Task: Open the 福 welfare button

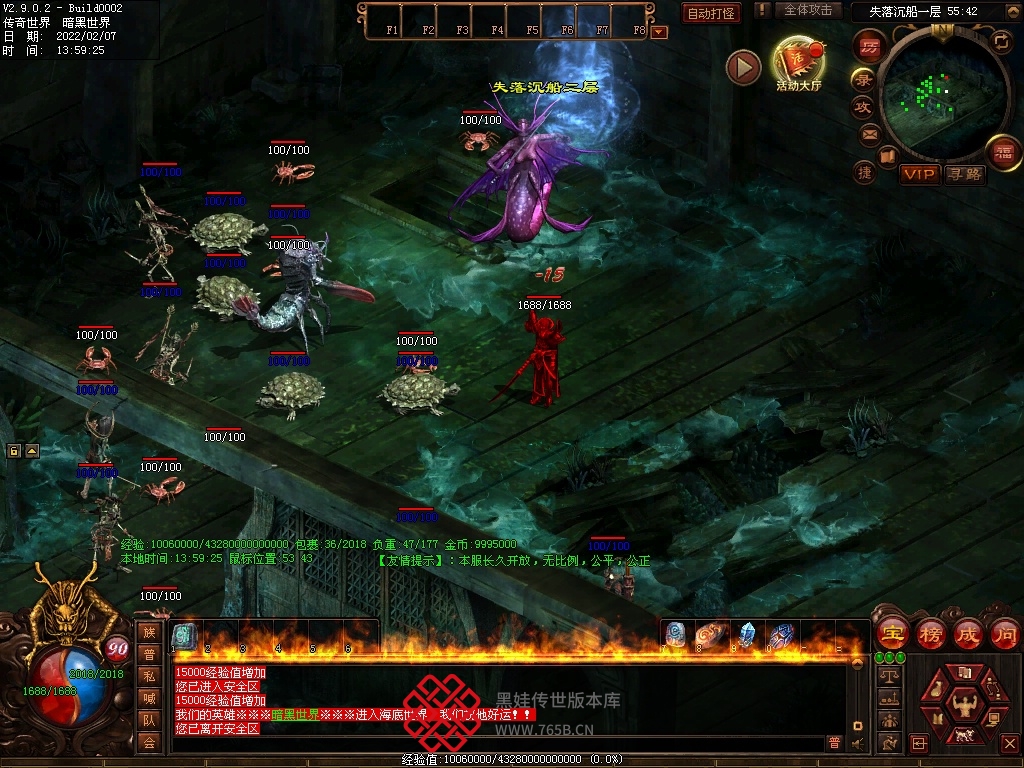Action: pyautogui.click(x=1001, y=152)
